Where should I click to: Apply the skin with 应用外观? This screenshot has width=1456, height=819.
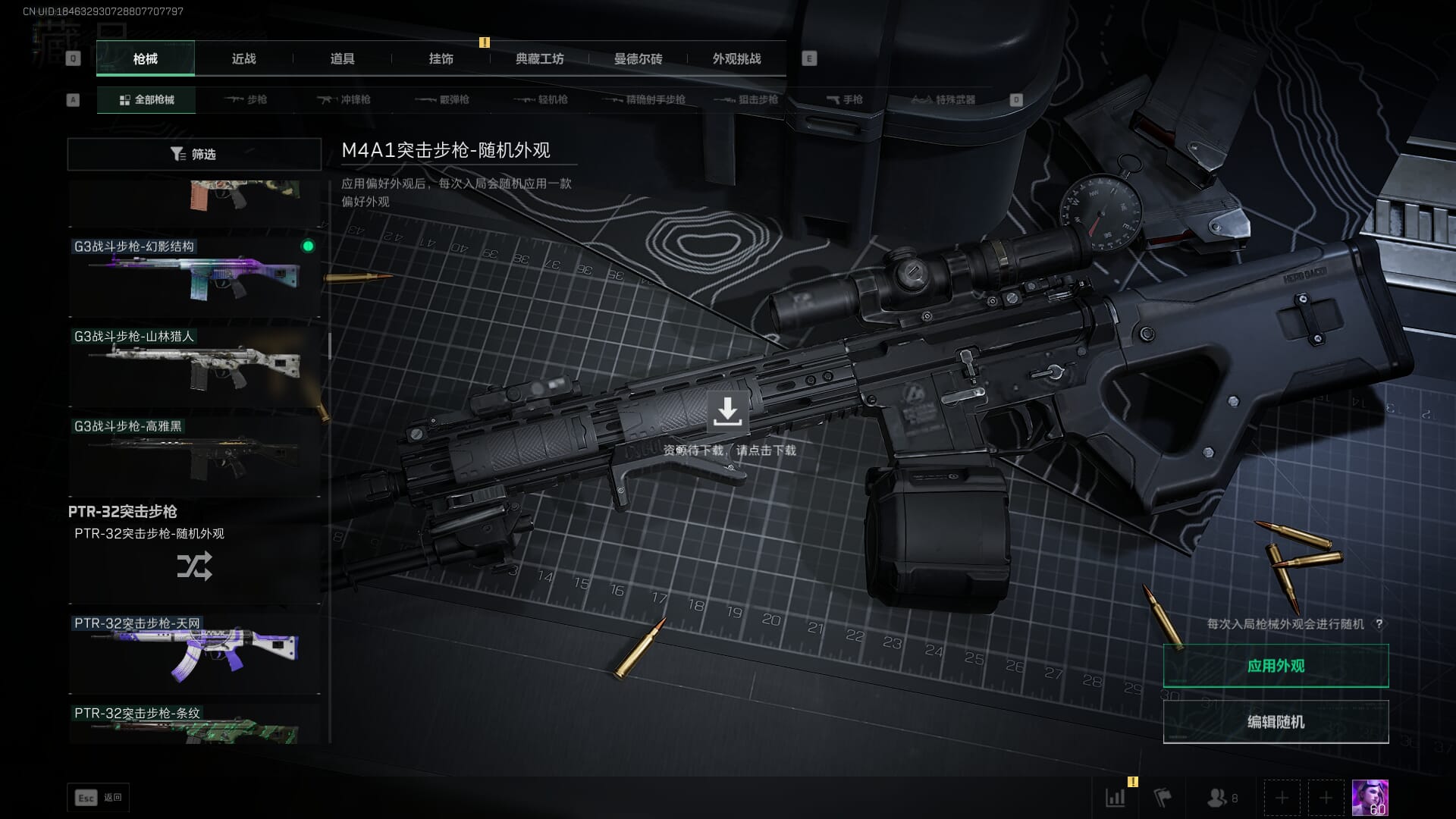(x=1276, y=666)
